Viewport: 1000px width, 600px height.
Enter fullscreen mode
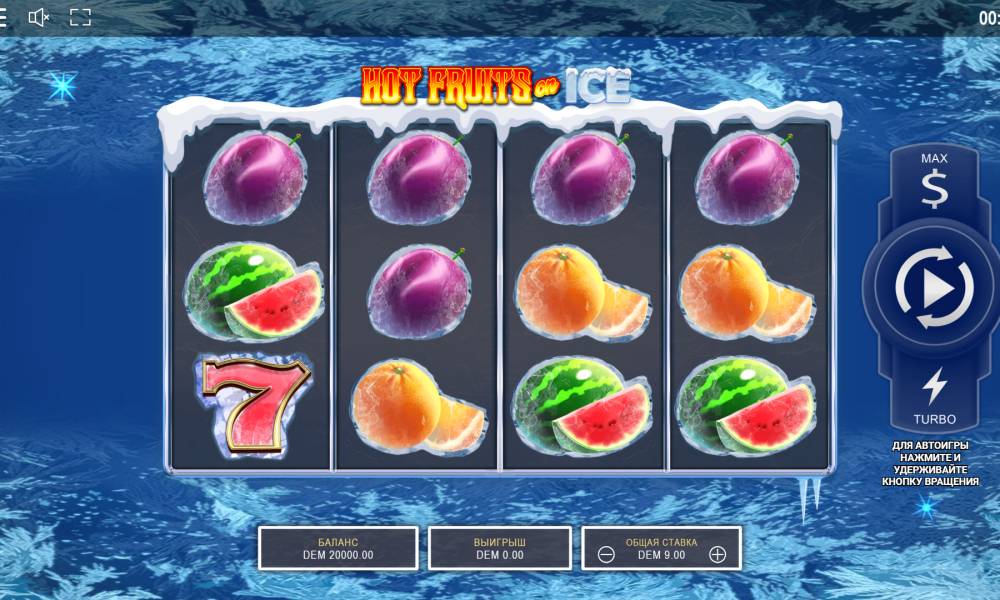pos(80,17)
